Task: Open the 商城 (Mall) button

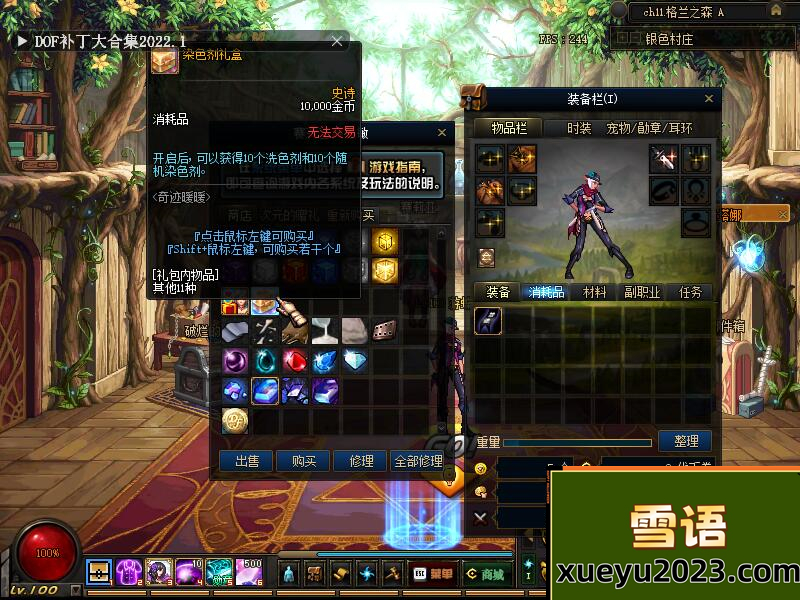Action: (486, 574)
